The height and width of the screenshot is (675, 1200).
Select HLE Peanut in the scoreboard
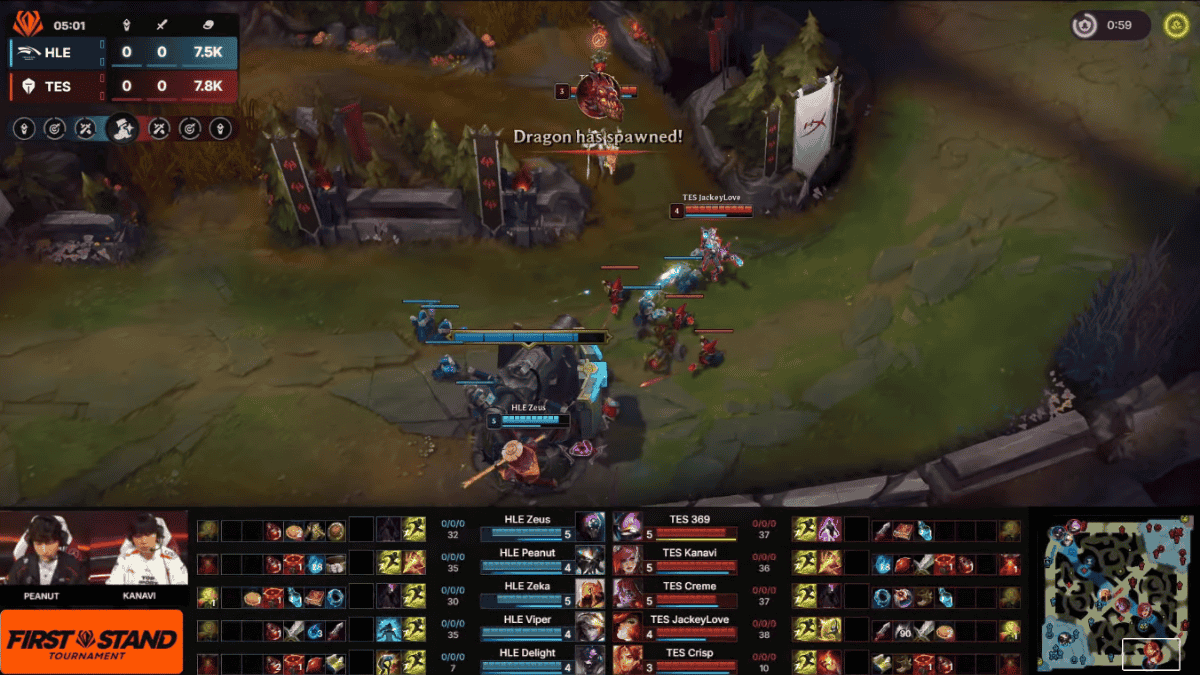528,560
